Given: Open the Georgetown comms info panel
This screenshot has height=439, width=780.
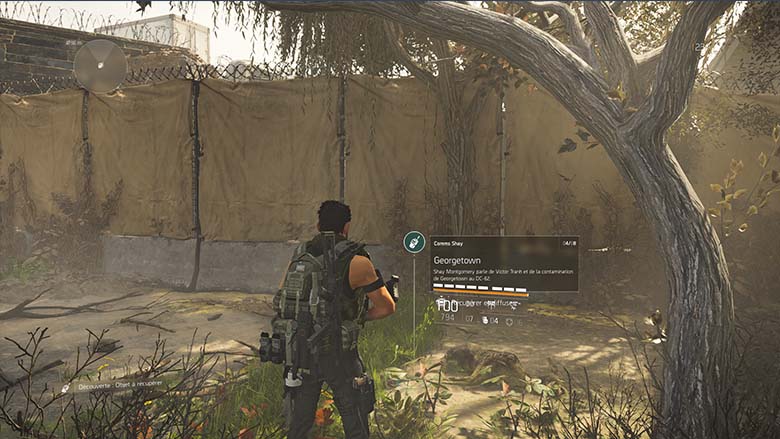Looking at the screenshot, I should click(503, 263).
